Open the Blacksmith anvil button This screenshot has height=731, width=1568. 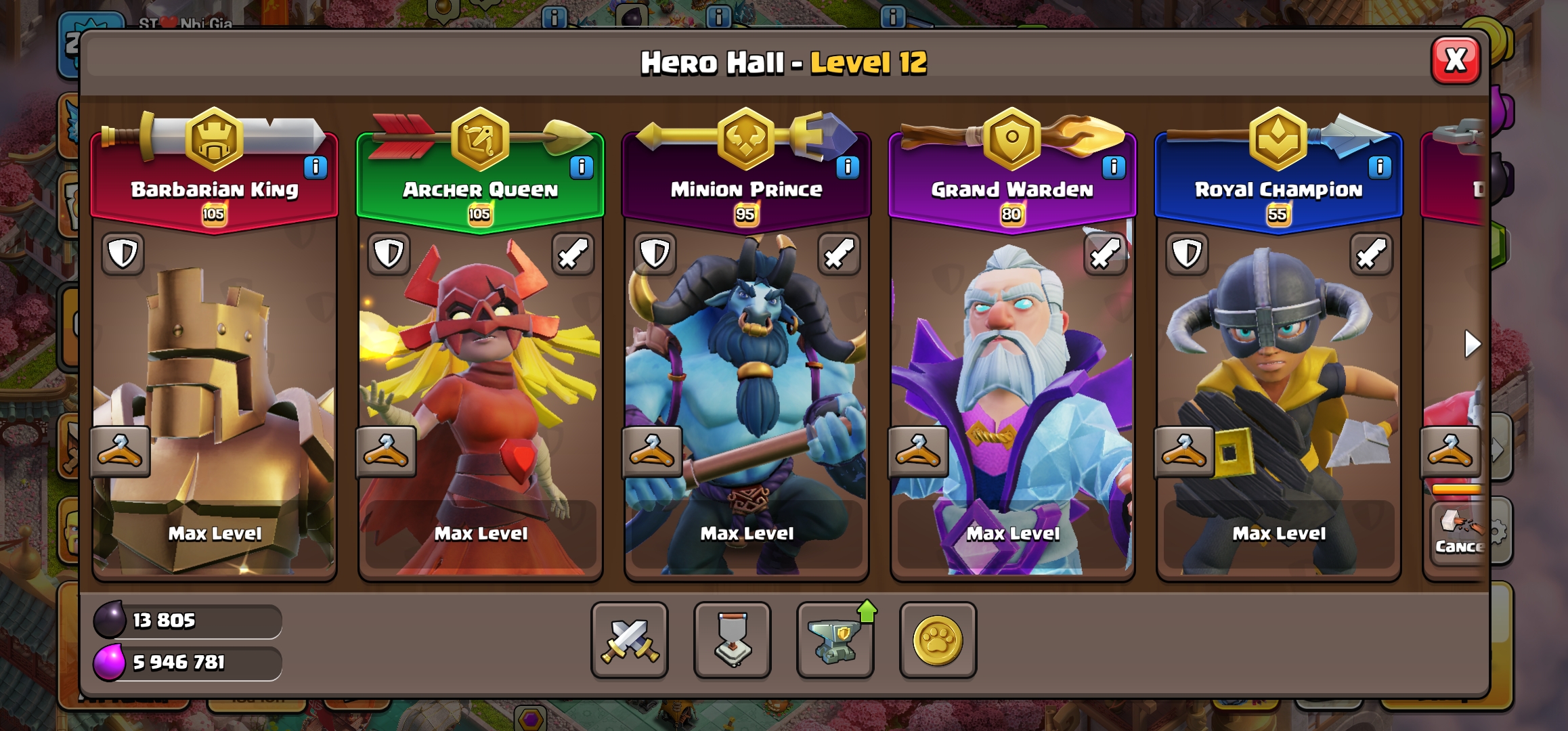(835, 640)
